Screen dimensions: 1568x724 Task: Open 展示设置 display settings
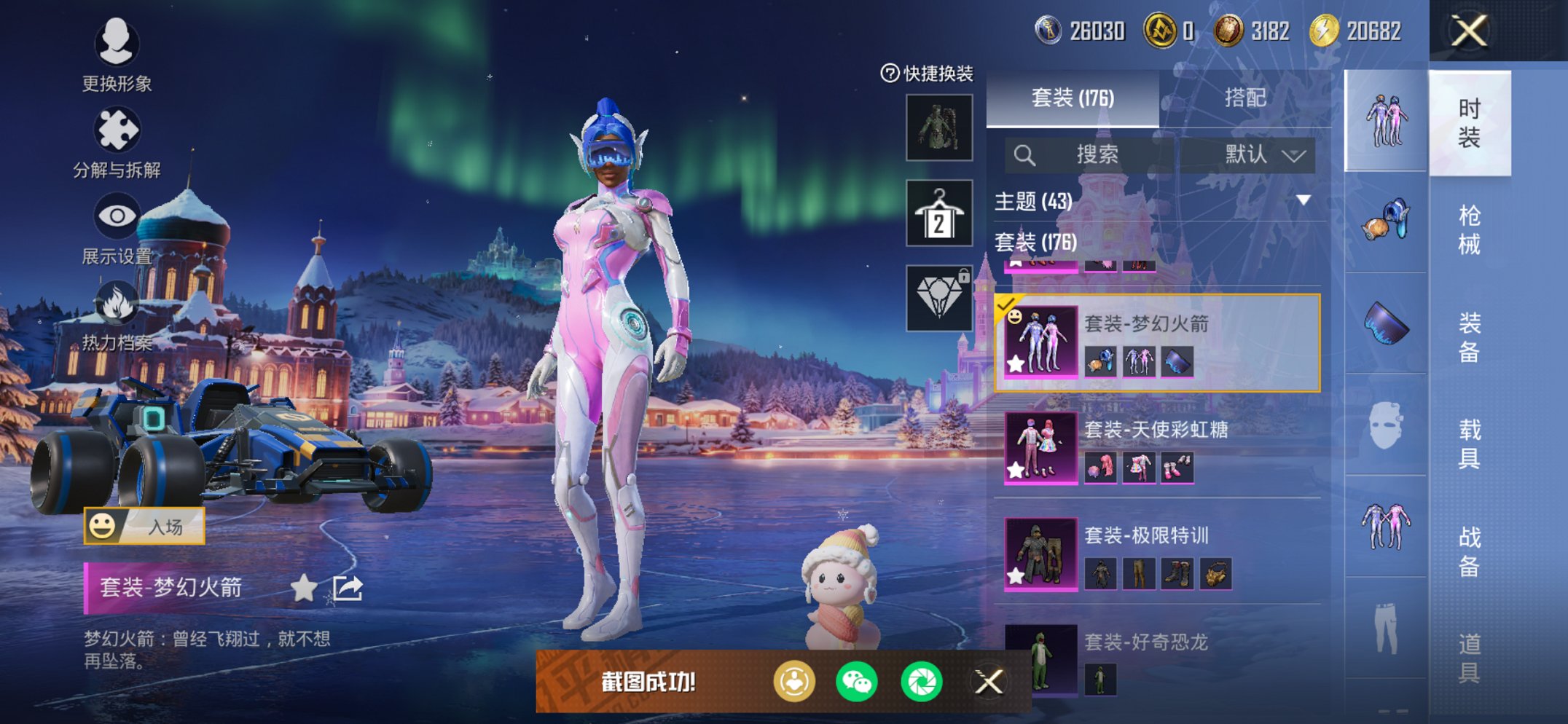[117, 228]
